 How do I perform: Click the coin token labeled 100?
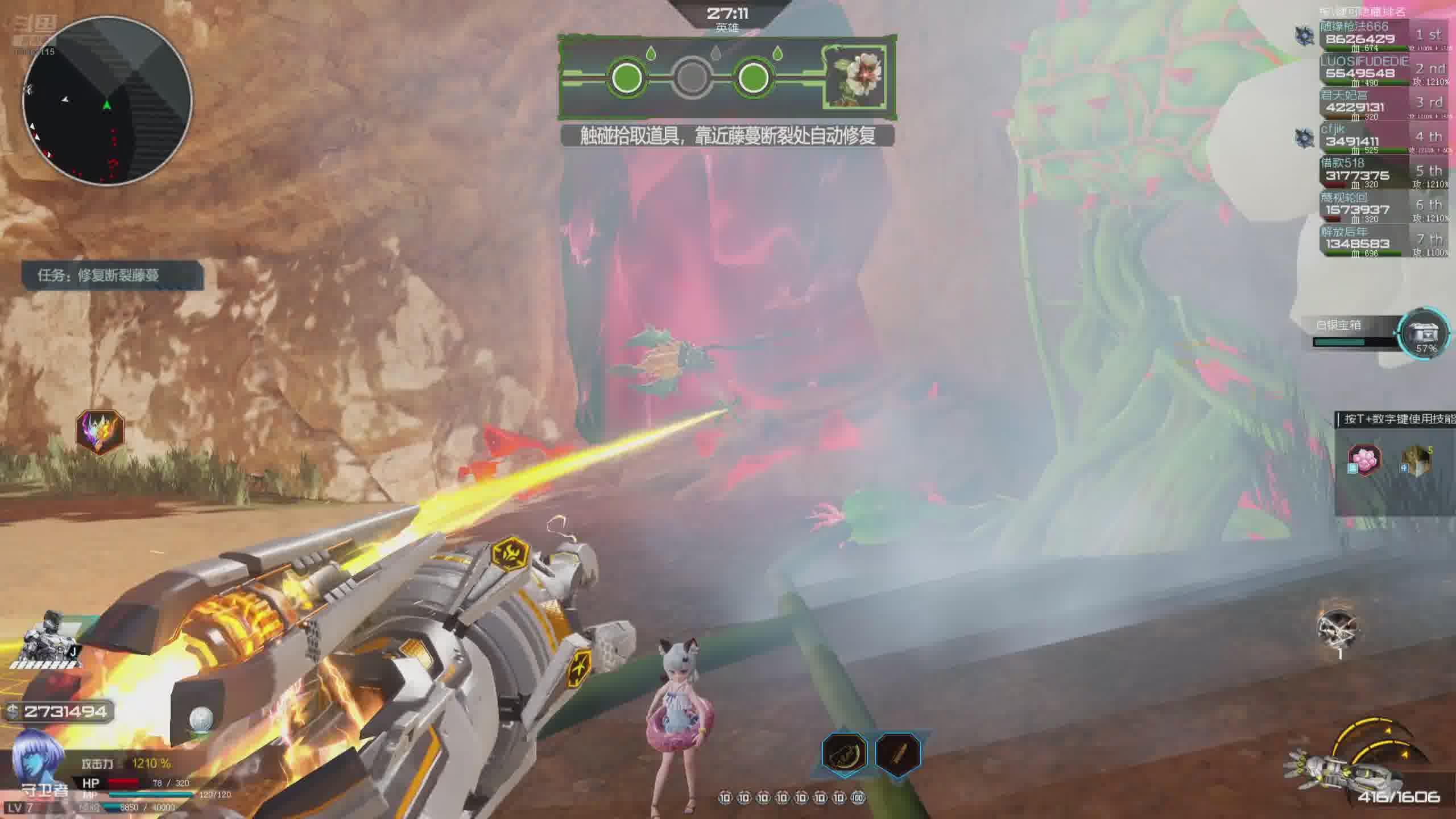click(859, 798)
